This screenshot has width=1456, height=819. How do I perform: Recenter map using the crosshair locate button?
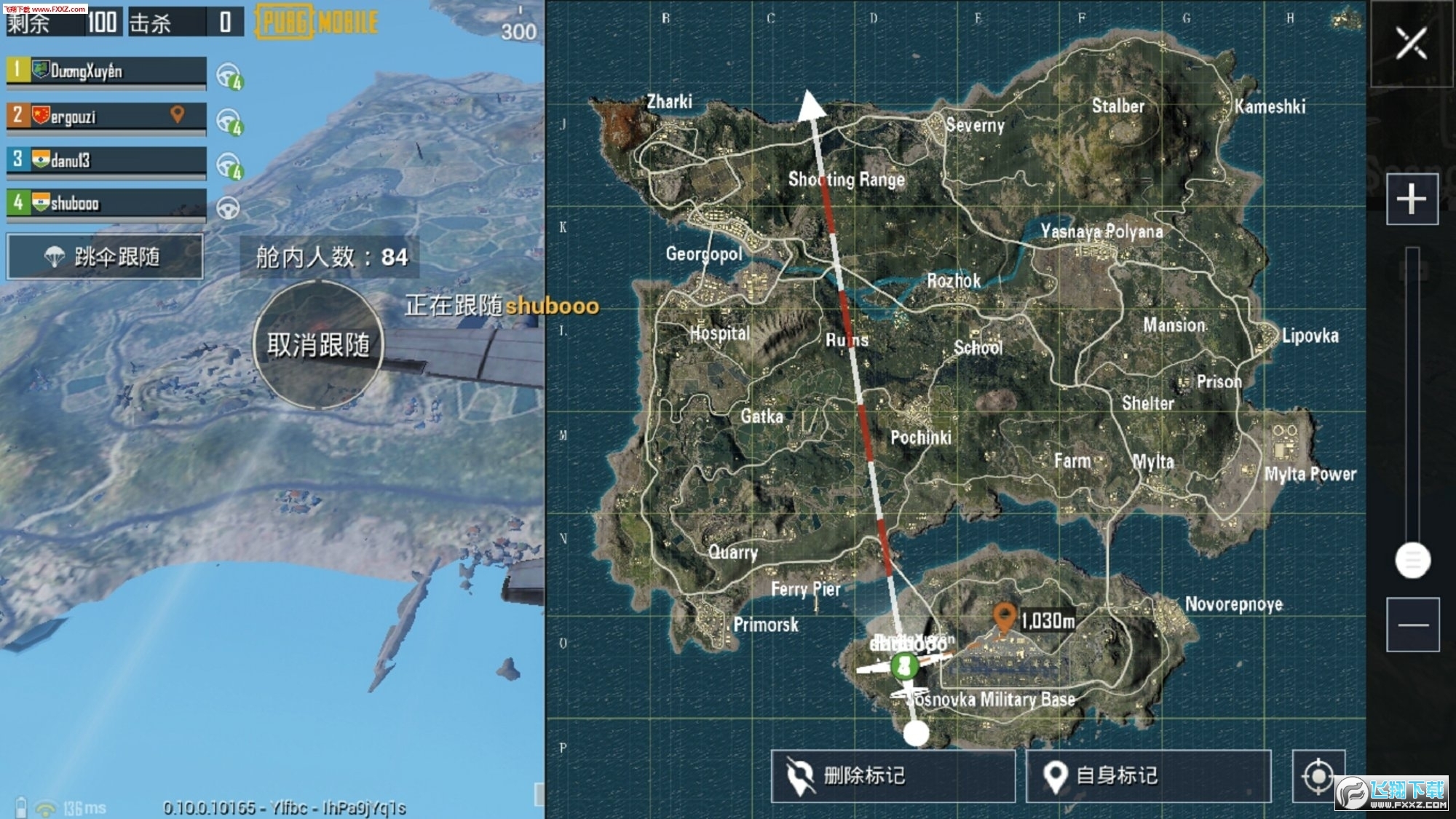click(x=1318, y=776)
